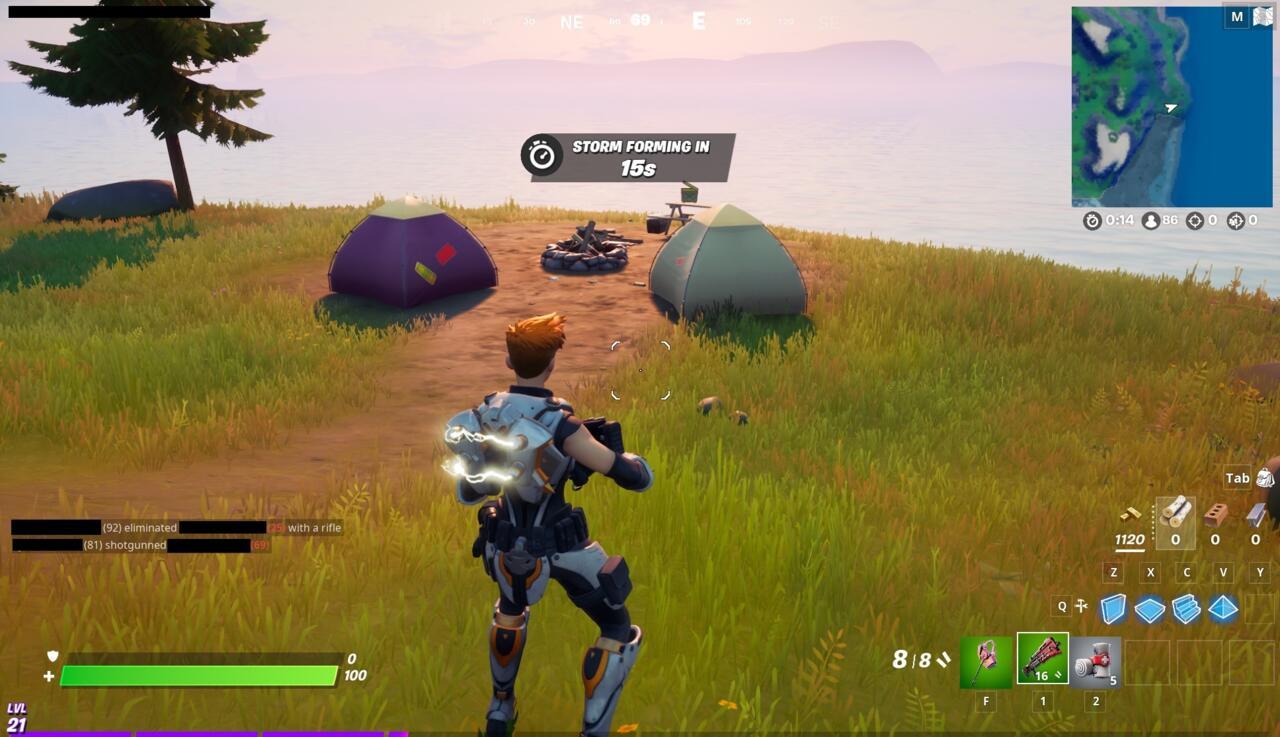Select the Pyramid build piece icon

1221,608
